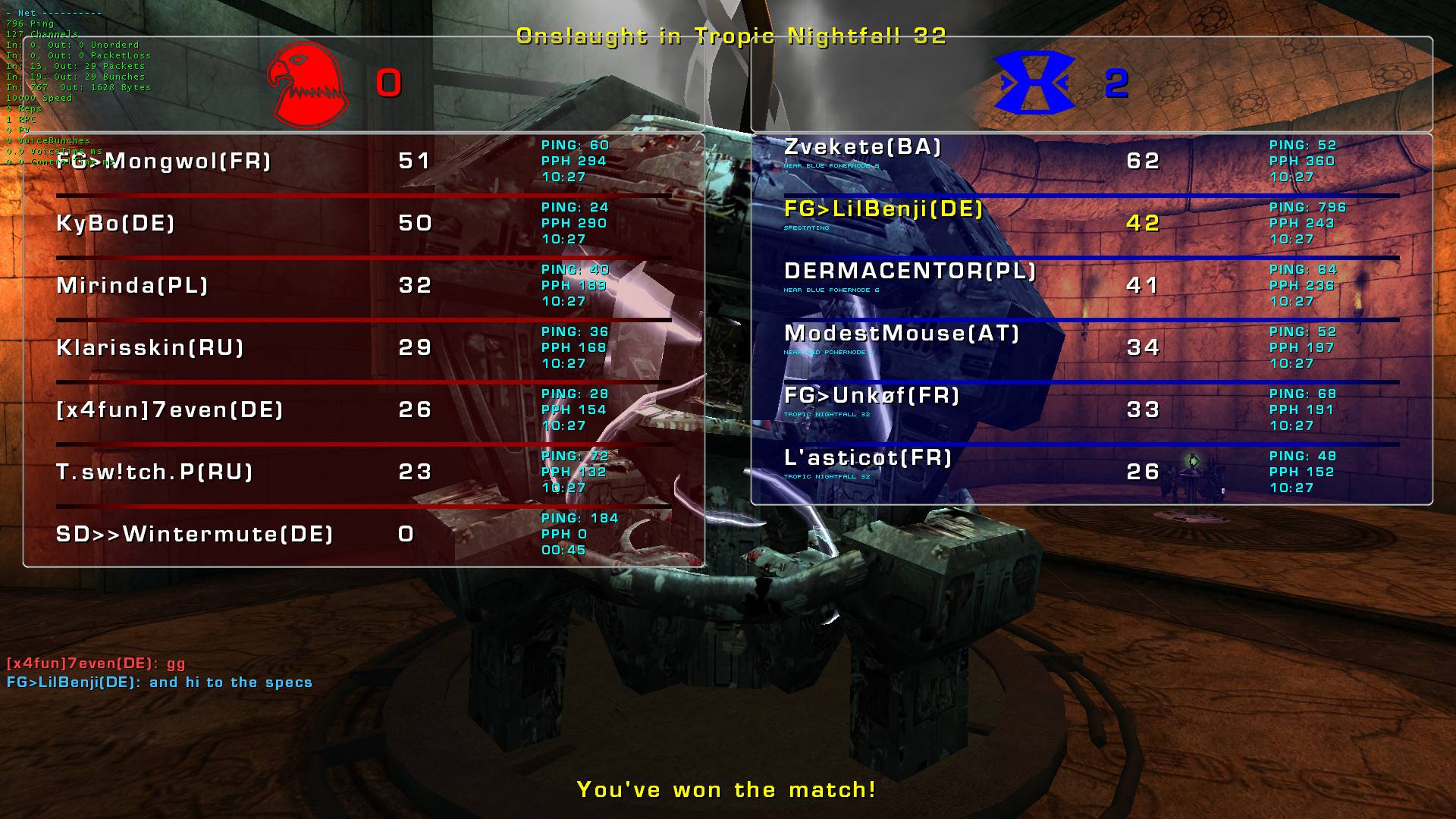This screenshot has height=819, width=1456.
Task: Choose Mirinda(PL) in the scoreboard
Action: (x=133, y=286)
